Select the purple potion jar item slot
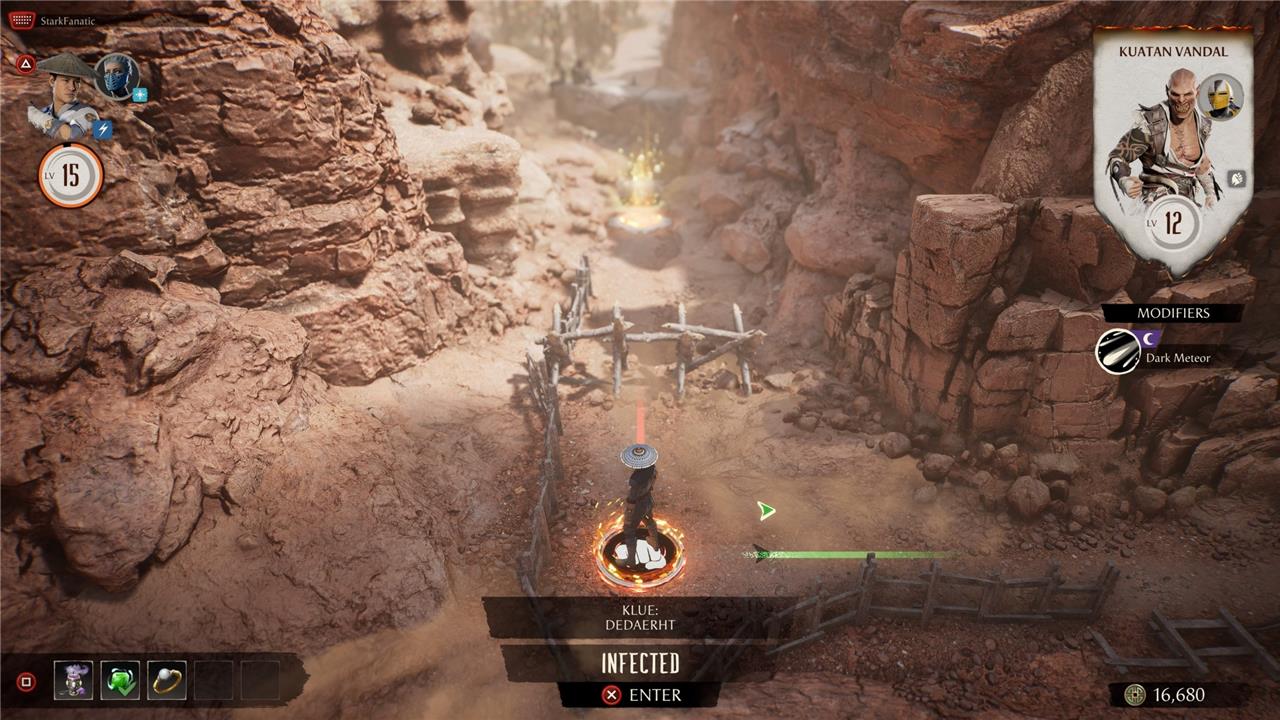The width and height of the screenshot is (1280, 720). click(x=73, y=680)
